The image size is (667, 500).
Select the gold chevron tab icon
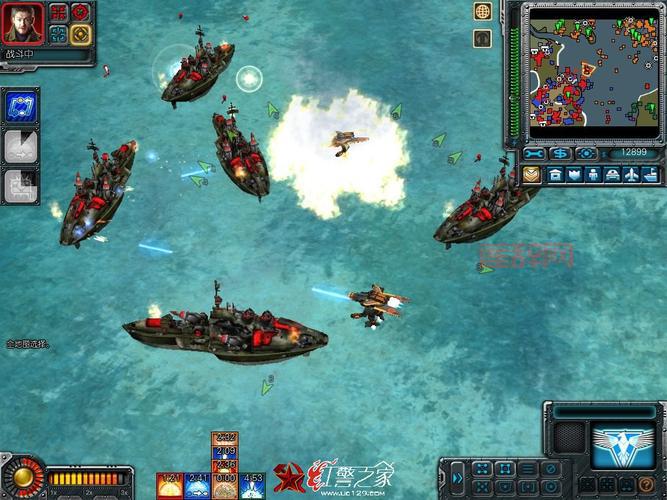click(531, 175)
